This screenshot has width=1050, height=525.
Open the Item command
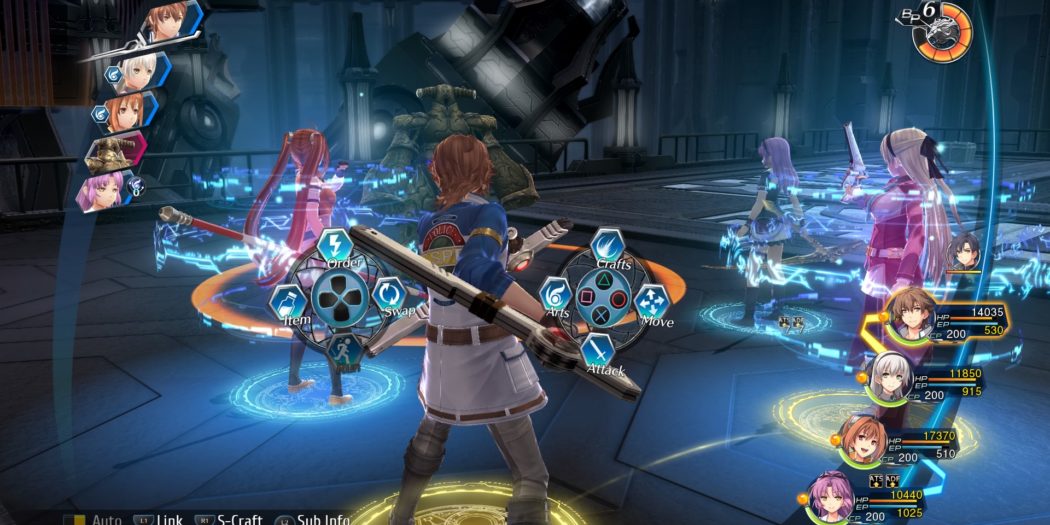coord(286,300)
